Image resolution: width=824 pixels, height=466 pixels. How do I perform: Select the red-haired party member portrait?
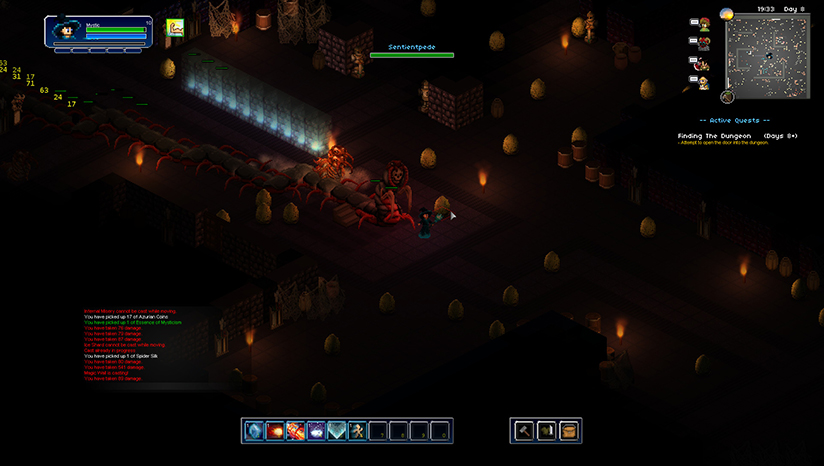[705, 24]
